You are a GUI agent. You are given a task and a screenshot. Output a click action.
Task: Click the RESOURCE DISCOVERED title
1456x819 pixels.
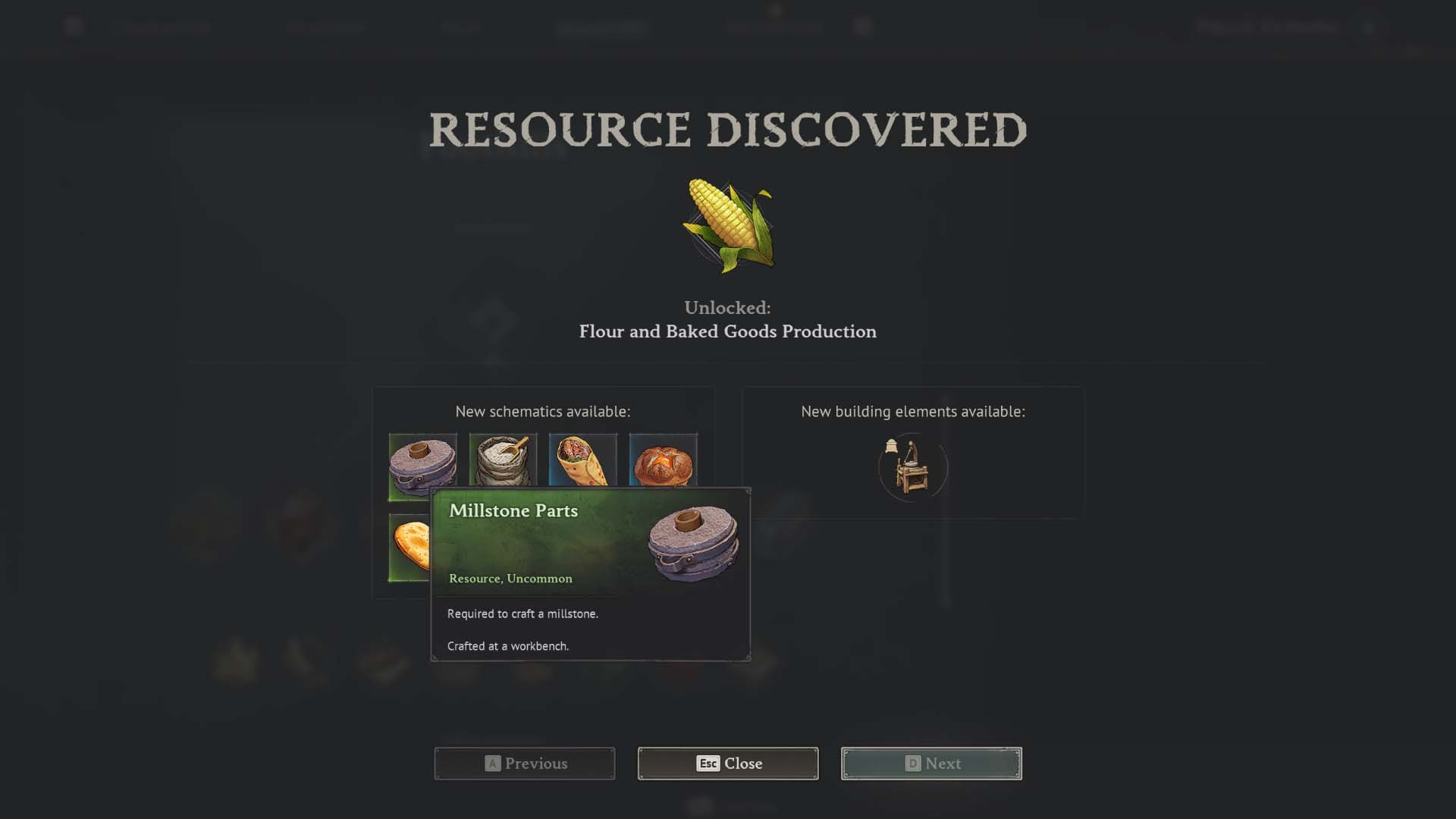point(727,129)
